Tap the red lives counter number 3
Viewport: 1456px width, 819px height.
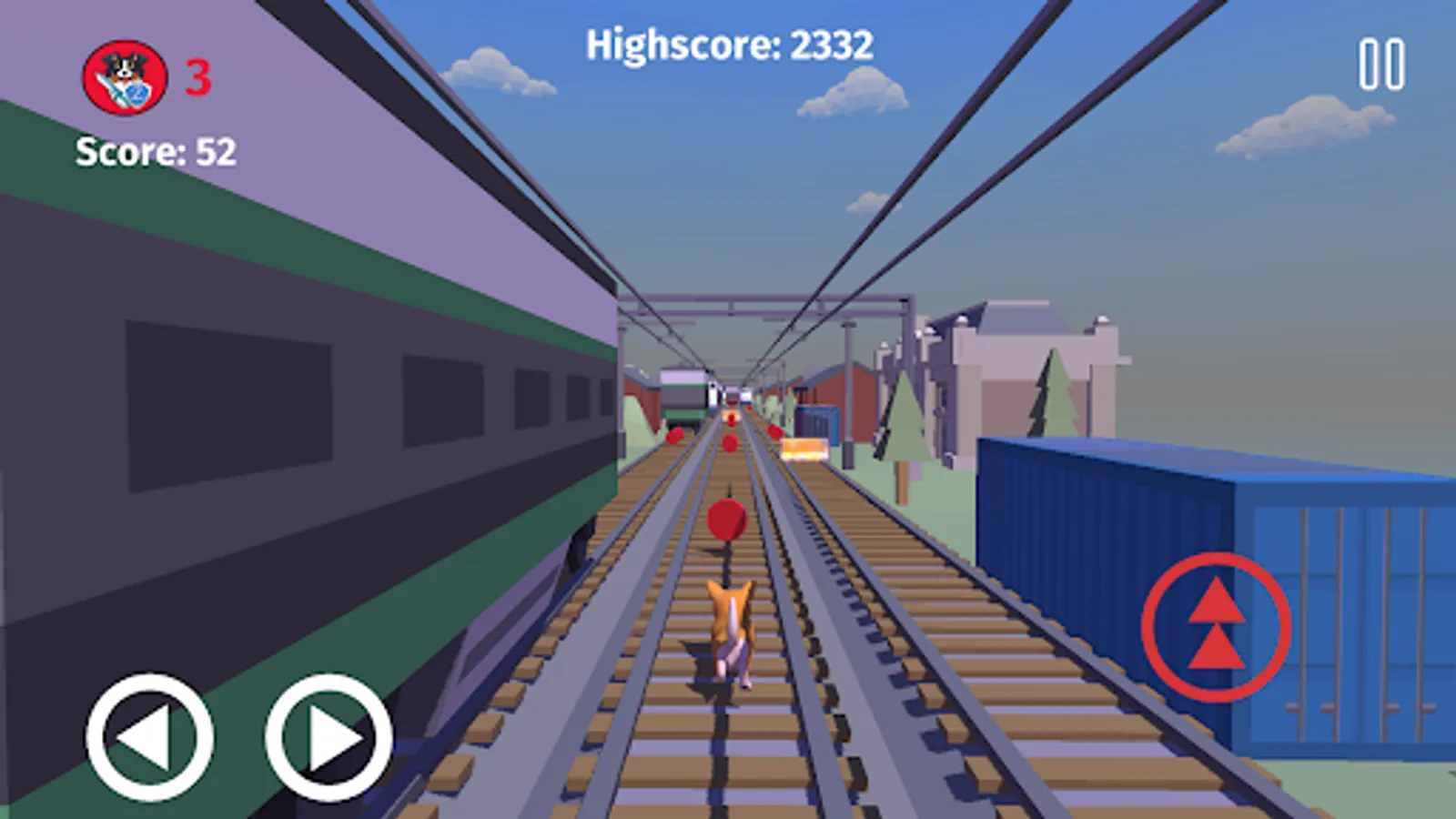pos(199,78)
